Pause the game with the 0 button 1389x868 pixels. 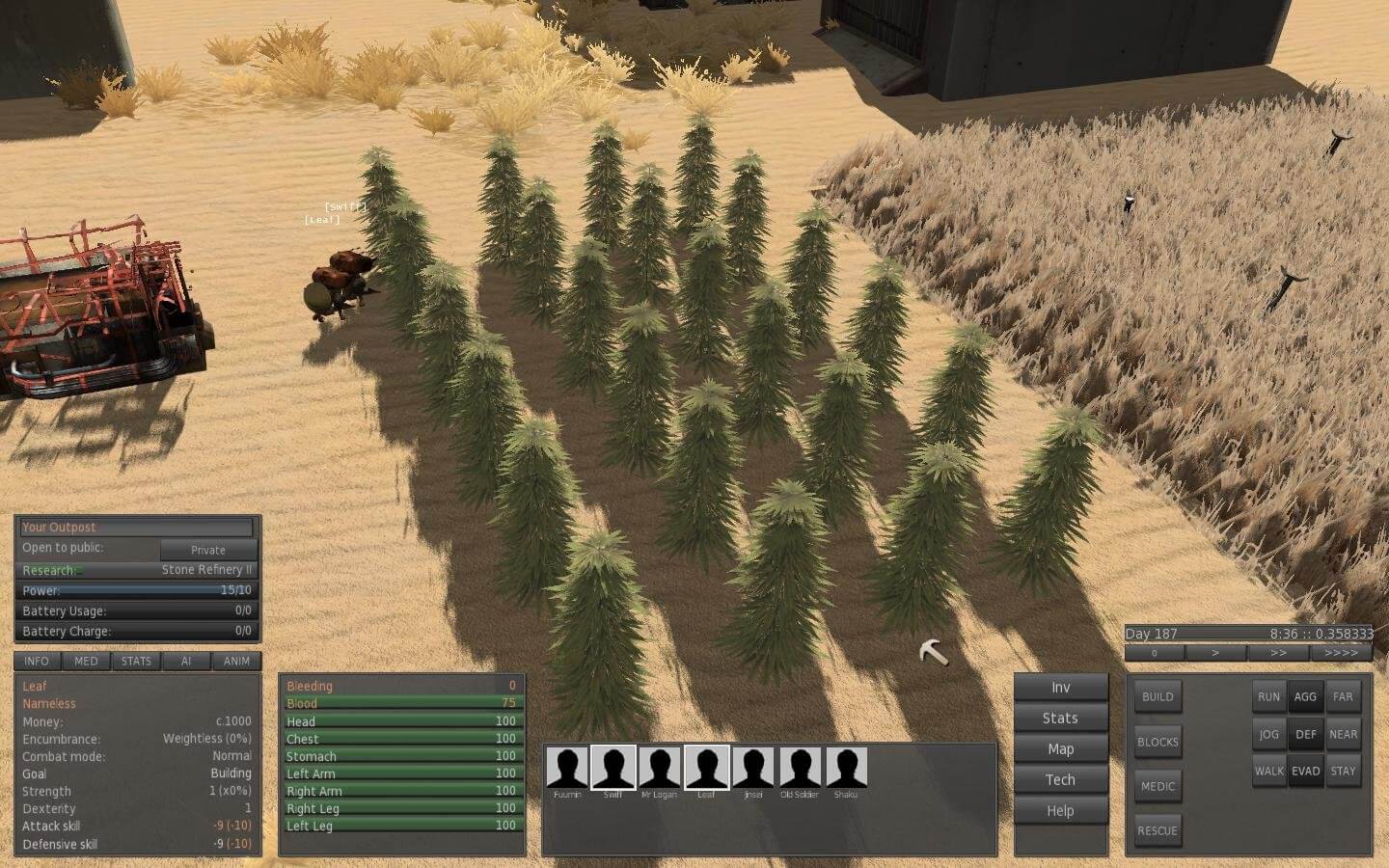point(1154,653)
